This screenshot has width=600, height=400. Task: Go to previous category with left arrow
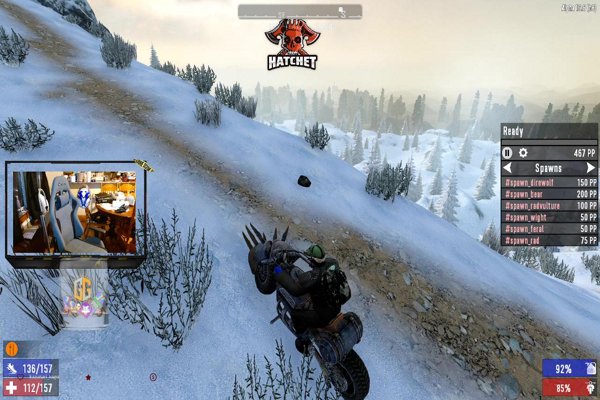508,168
